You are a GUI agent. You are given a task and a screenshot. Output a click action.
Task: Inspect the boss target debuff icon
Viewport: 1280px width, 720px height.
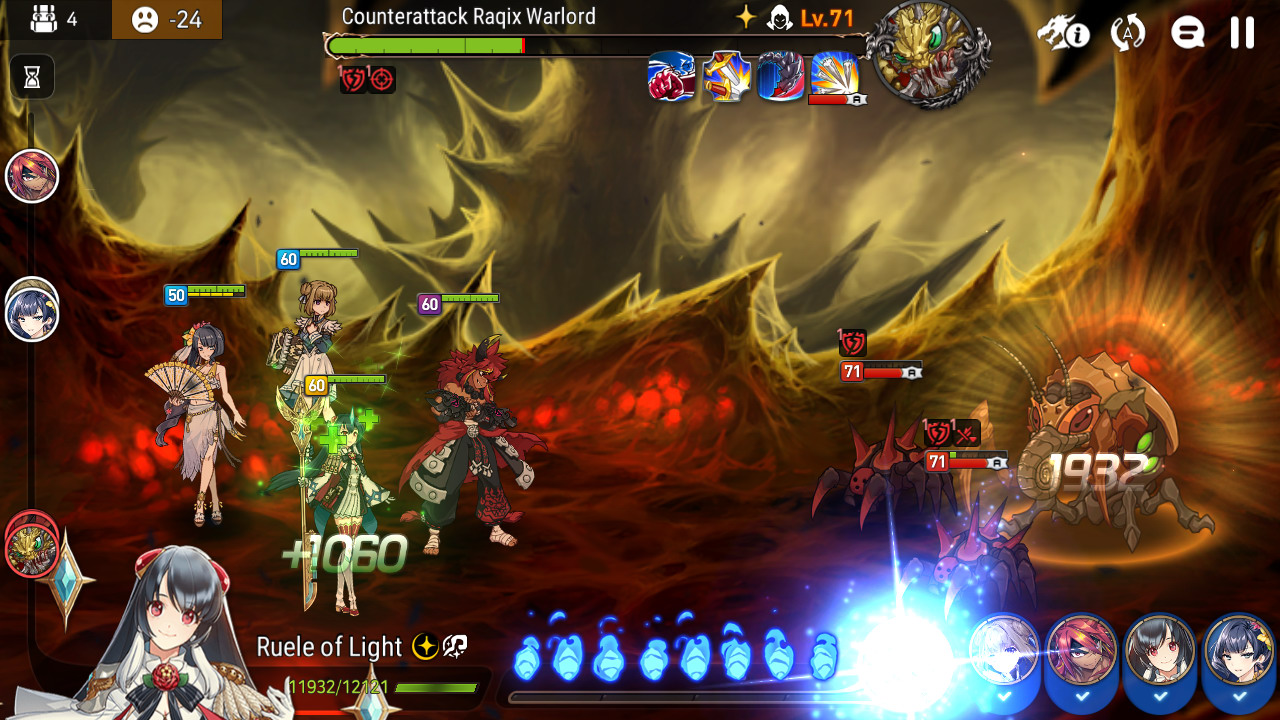coord(382,80)
